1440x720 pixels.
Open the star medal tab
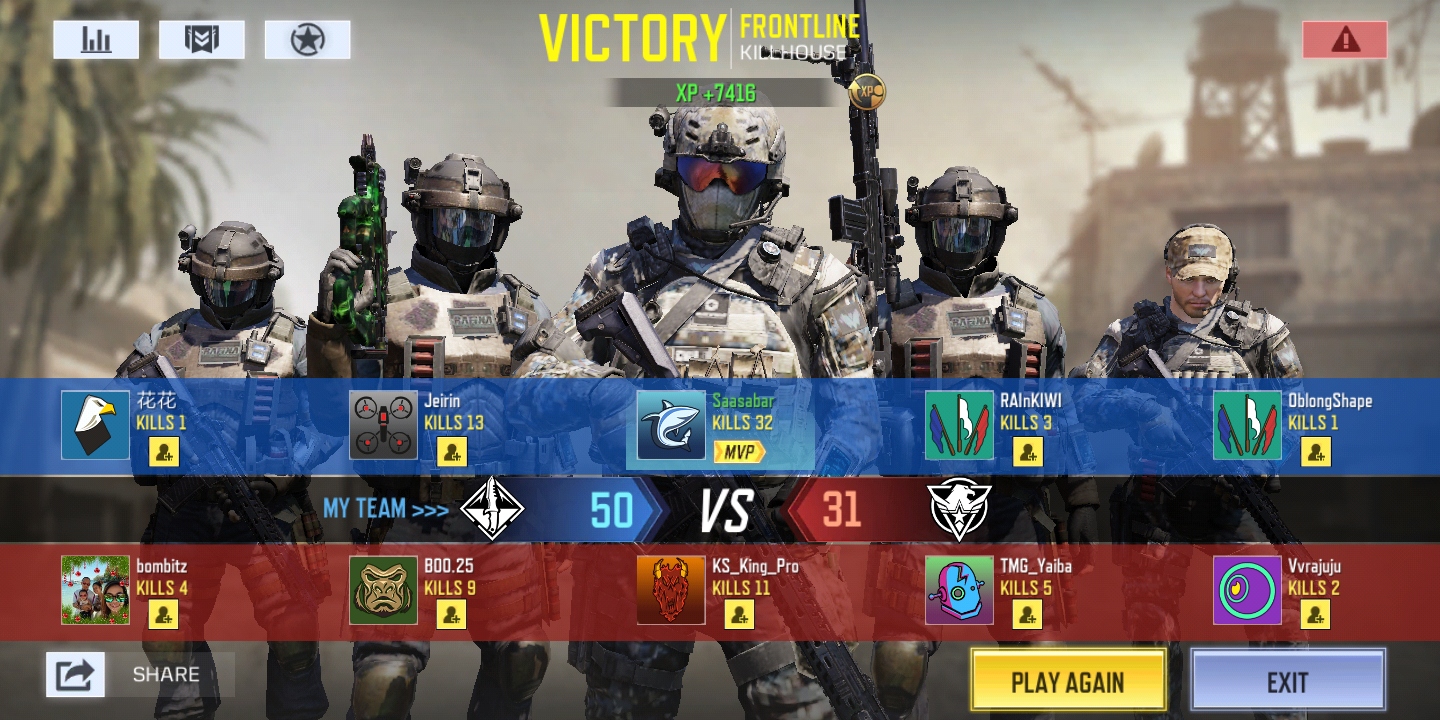(307, 40)
